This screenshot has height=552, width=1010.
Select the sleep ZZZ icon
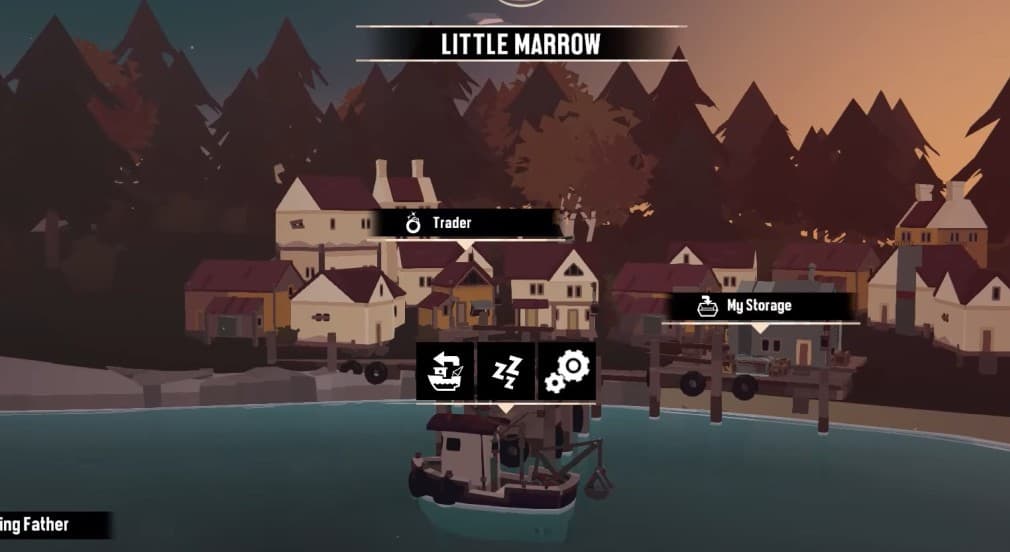tap(506, 372)
